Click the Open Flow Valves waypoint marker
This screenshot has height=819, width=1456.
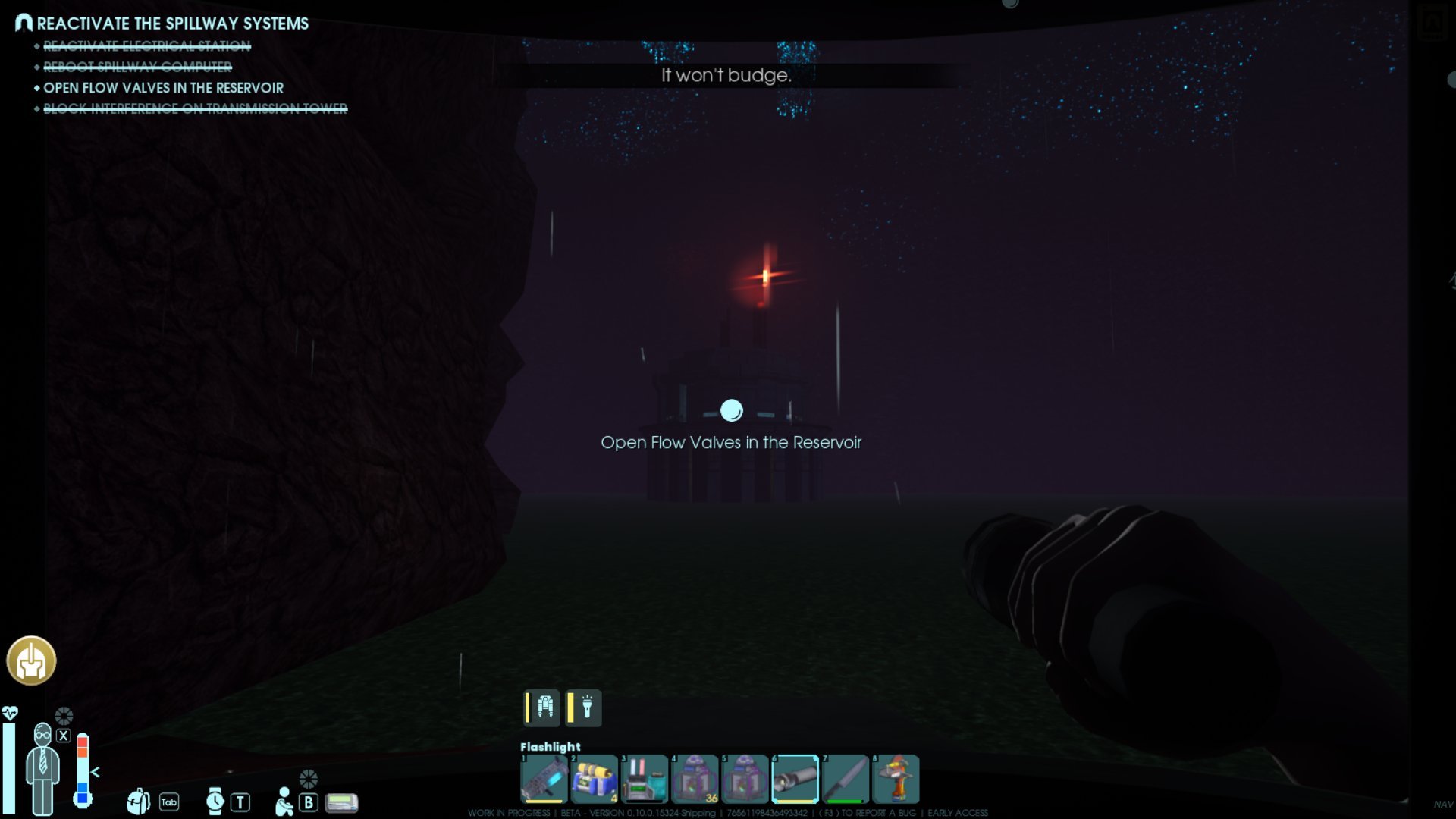click(x=731, y=410)
